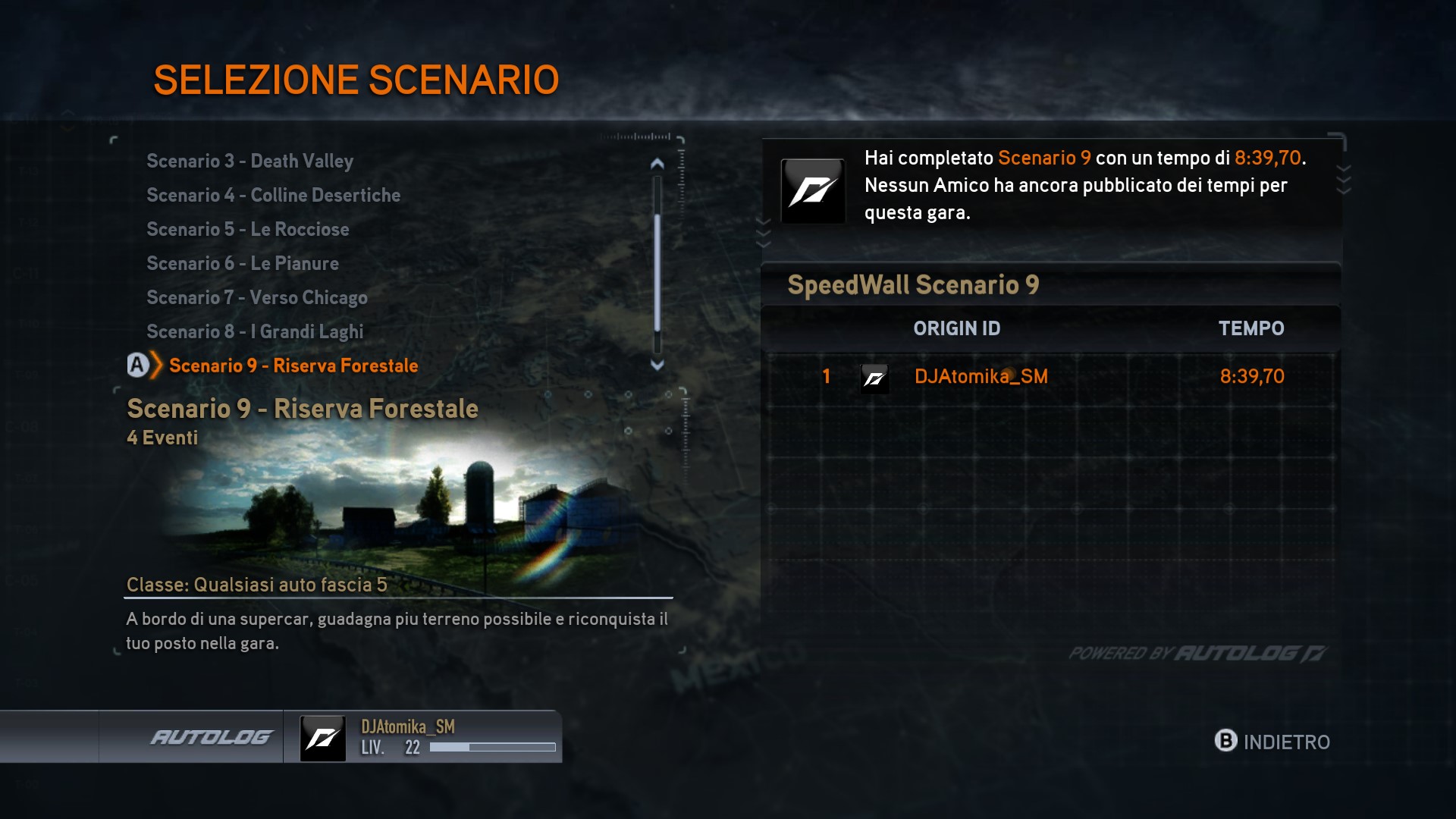Select Scenario 8 - I Grandi Laghi
The image size is (1456, 819).
(255, 332)
